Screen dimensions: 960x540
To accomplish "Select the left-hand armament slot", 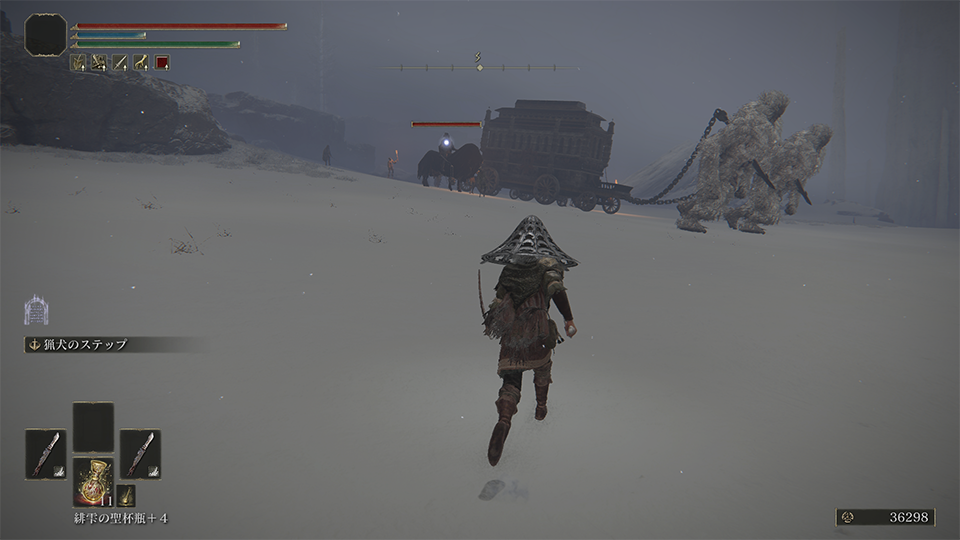I will [45, 453].
